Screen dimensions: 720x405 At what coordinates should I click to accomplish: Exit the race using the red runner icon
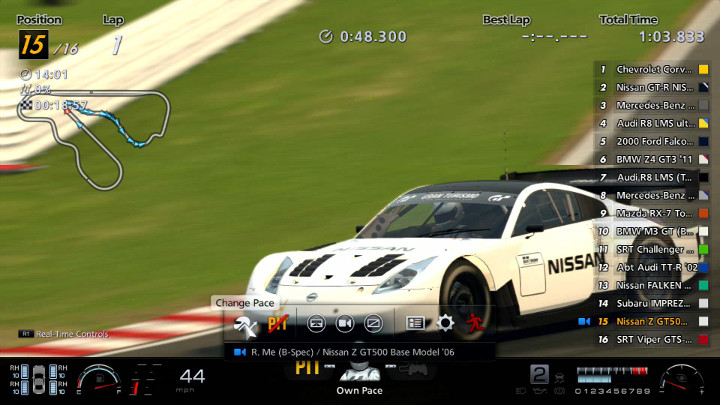[x=473, y=323]
